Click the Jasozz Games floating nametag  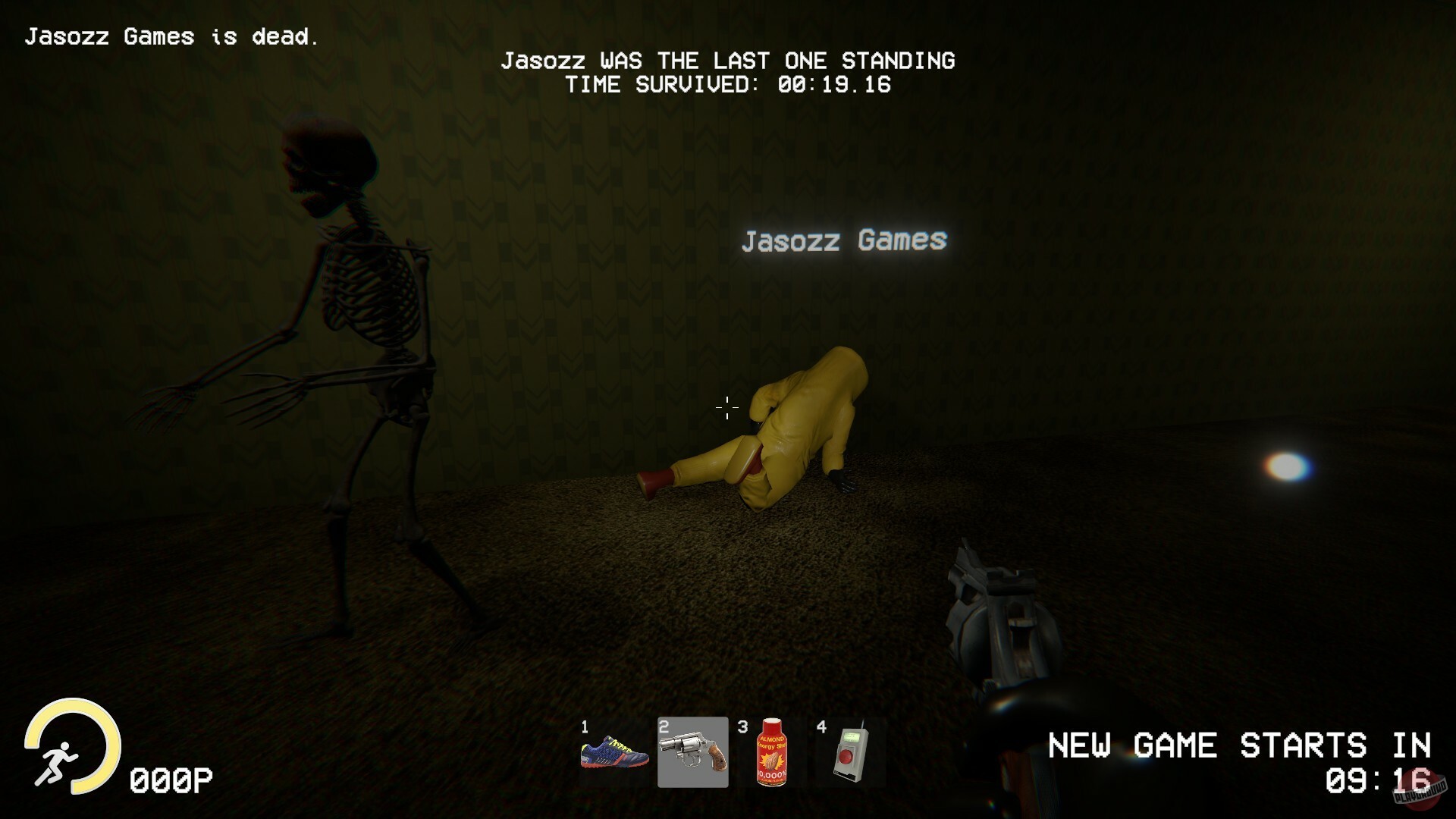tap(844, 241)
